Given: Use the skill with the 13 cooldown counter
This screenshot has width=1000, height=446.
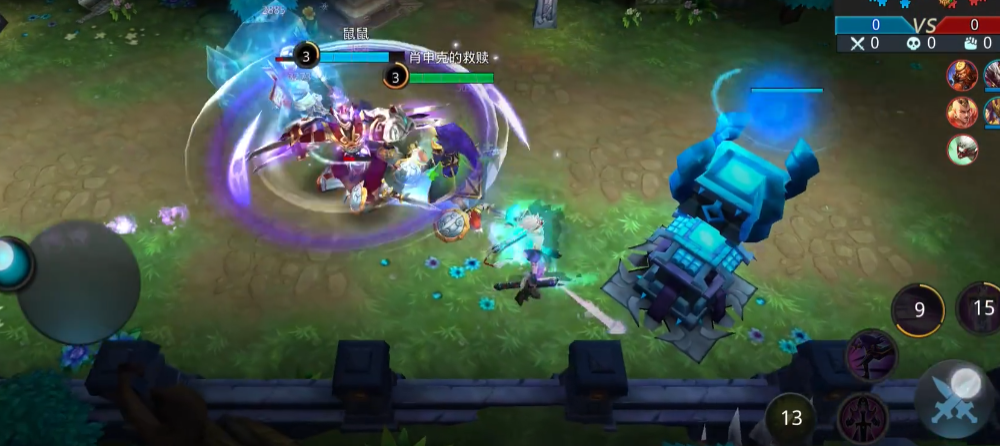Looking at the screenshot, I should point(791,418).
